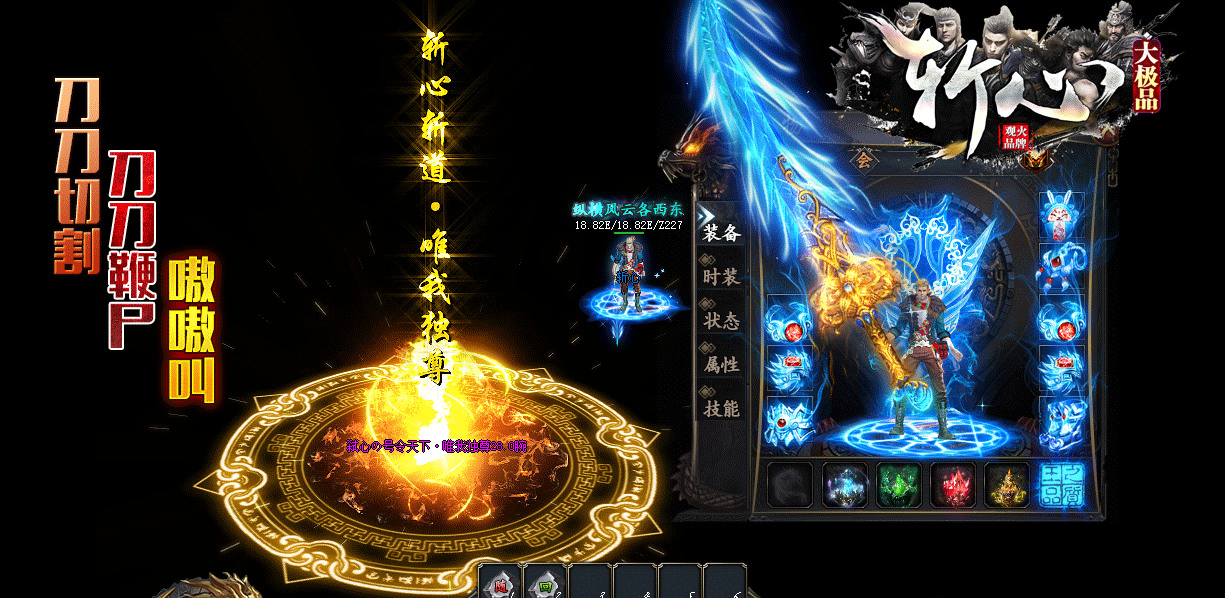Select the blue-white crystal slot
Image resolution: width=1225 pixels, height=598 pixels.
pos(844,485)
